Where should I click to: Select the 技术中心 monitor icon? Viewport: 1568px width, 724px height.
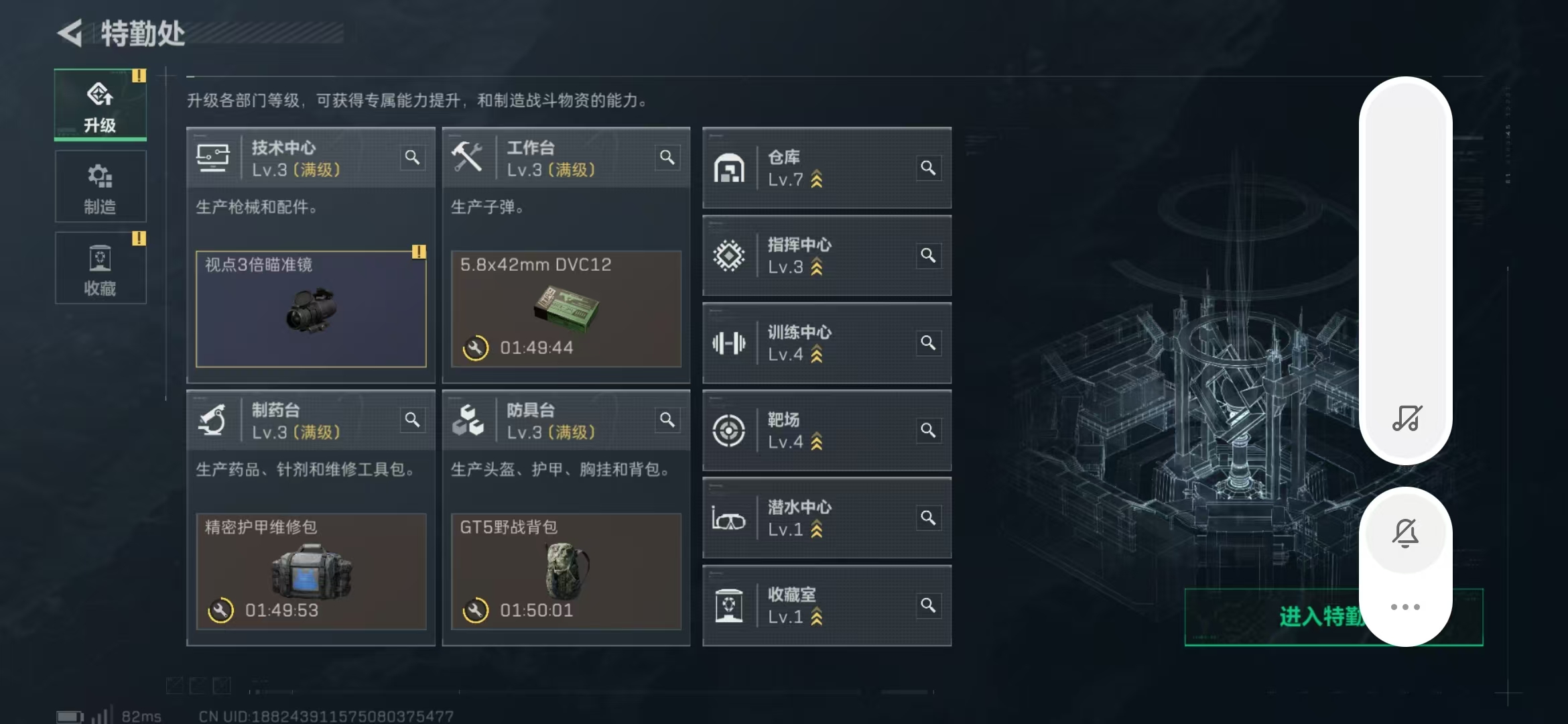213,158
